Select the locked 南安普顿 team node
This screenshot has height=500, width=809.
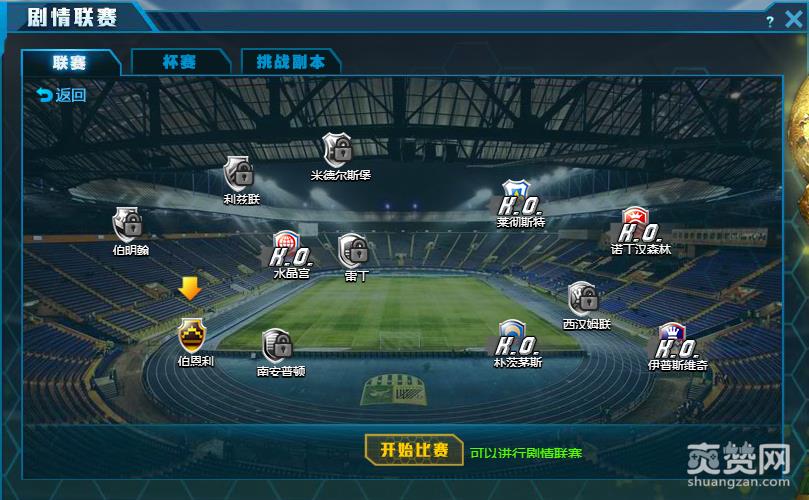pos(278,345)
